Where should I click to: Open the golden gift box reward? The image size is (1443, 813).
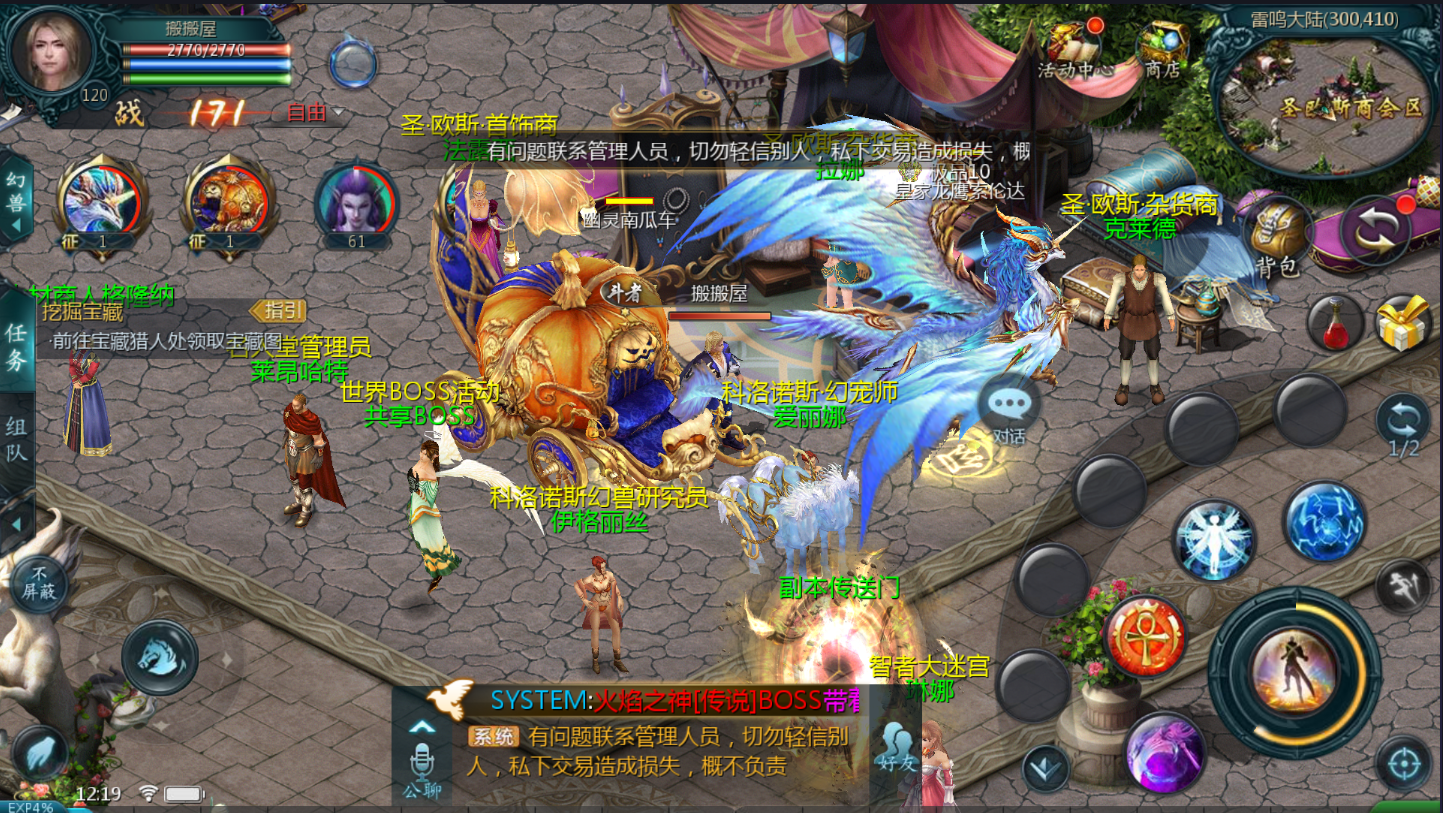[1403, 323]
